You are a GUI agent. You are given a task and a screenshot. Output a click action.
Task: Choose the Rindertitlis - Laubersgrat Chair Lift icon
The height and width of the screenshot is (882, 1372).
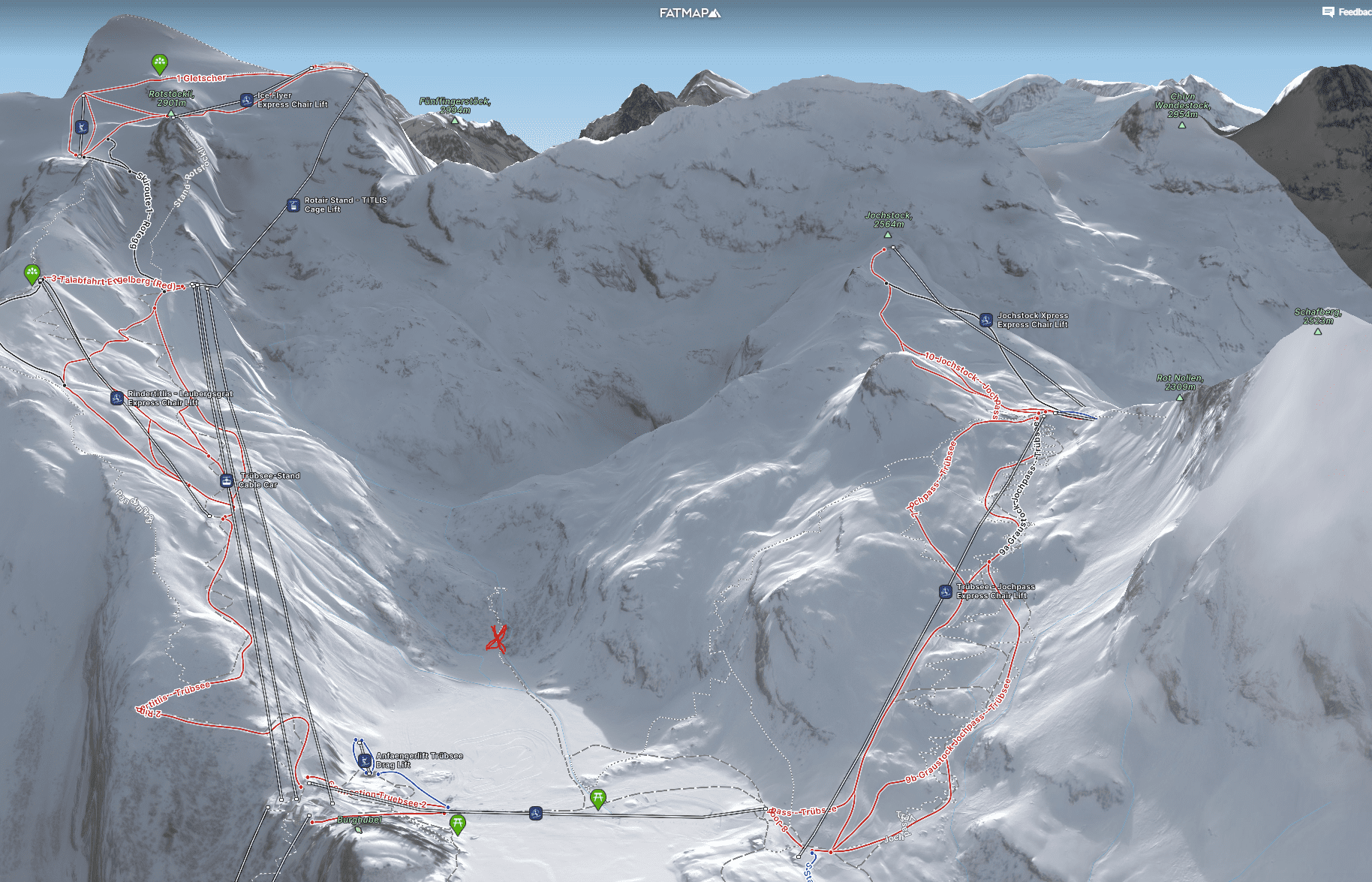[x=117, y=398]
